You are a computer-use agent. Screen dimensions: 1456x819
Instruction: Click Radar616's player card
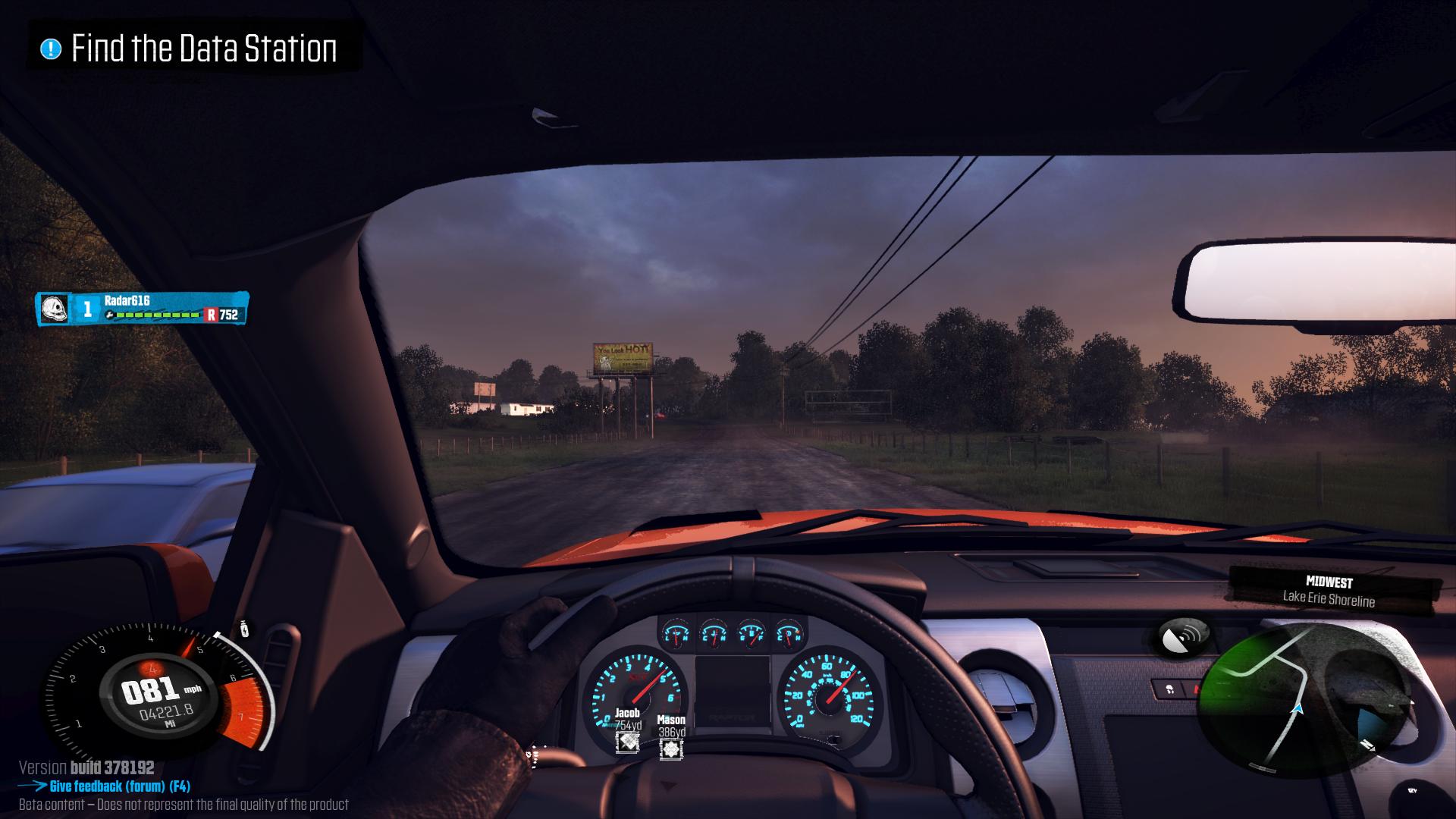(143, 308)
